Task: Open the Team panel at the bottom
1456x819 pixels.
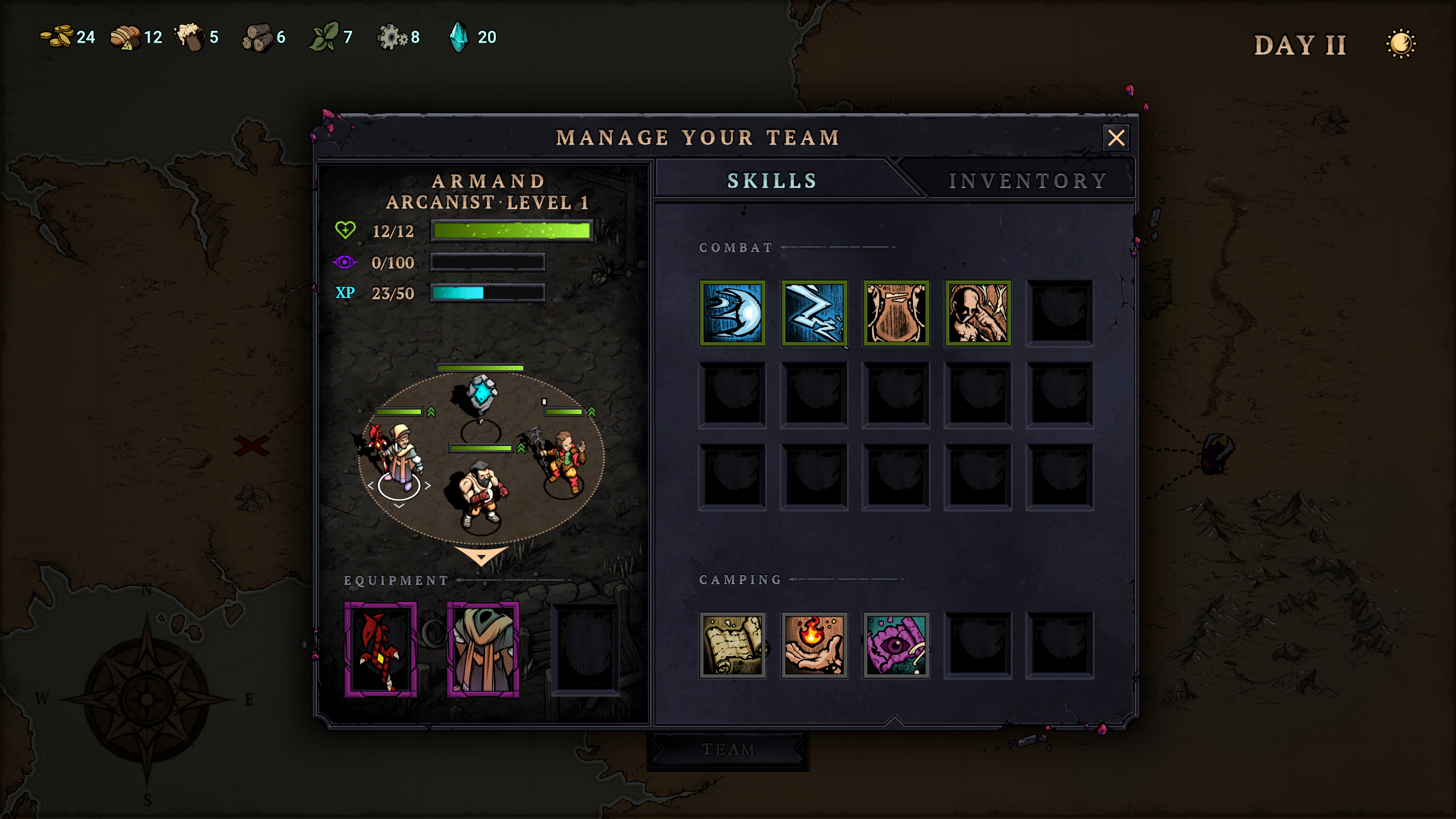Action: click(728, 749)
